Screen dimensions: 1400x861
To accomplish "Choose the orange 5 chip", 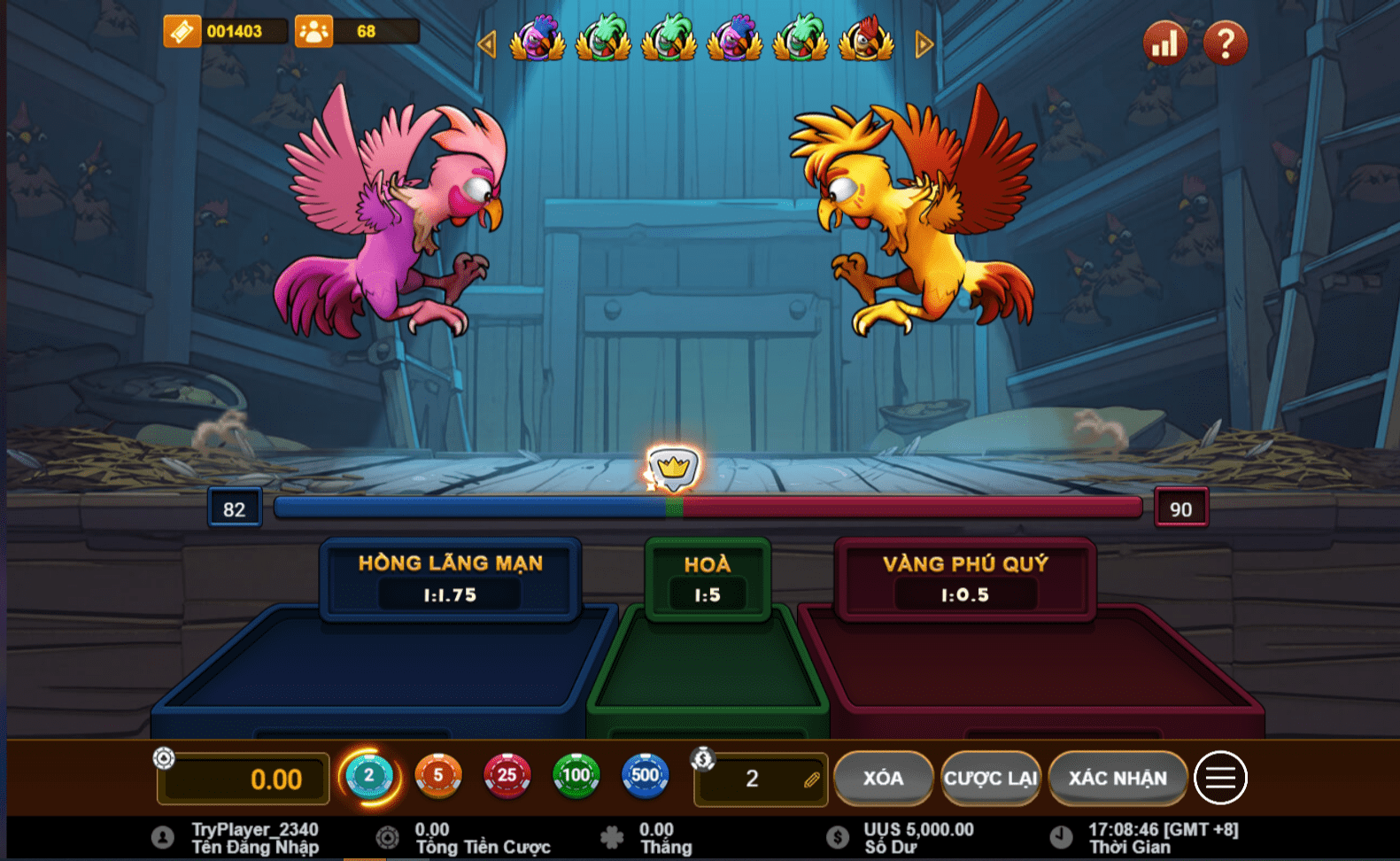I will pos(438,777).
